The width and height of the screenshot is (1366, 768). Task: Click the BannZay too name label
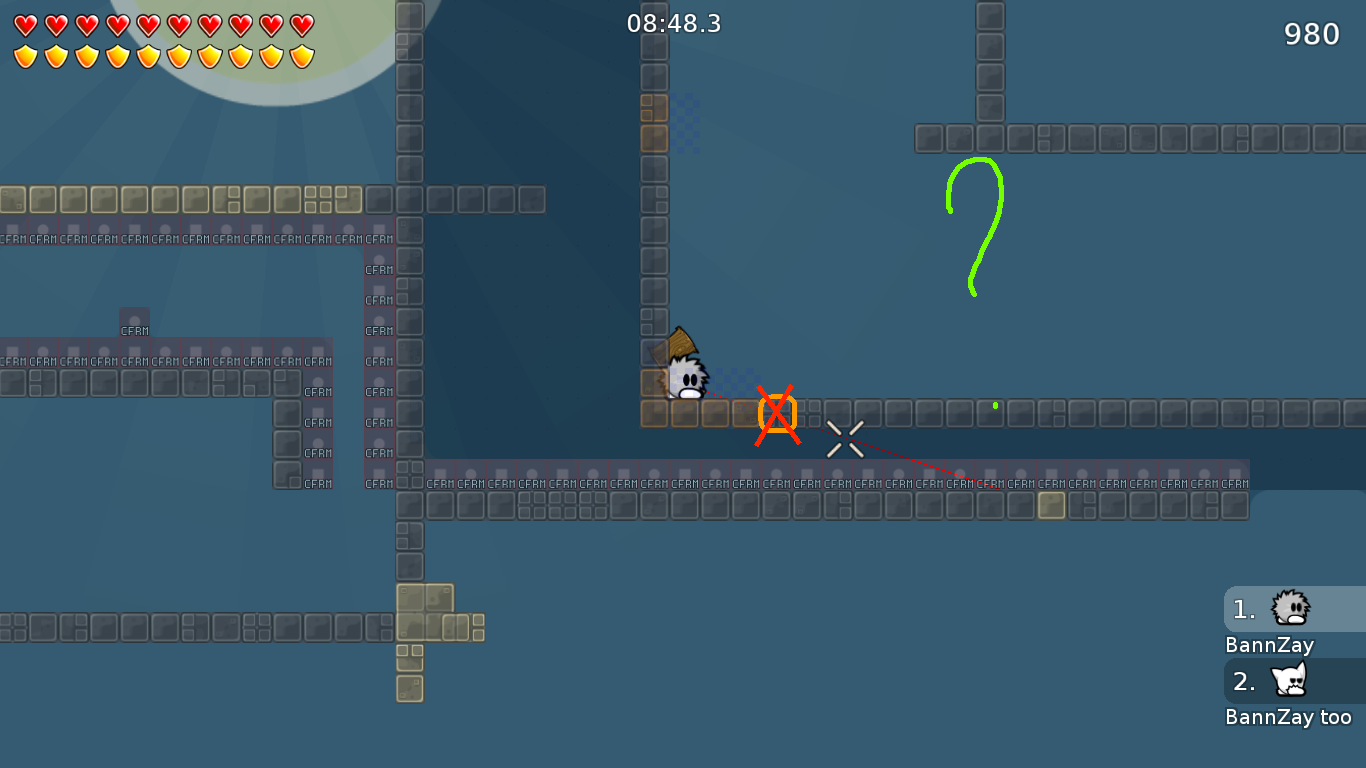point(1289,716)
